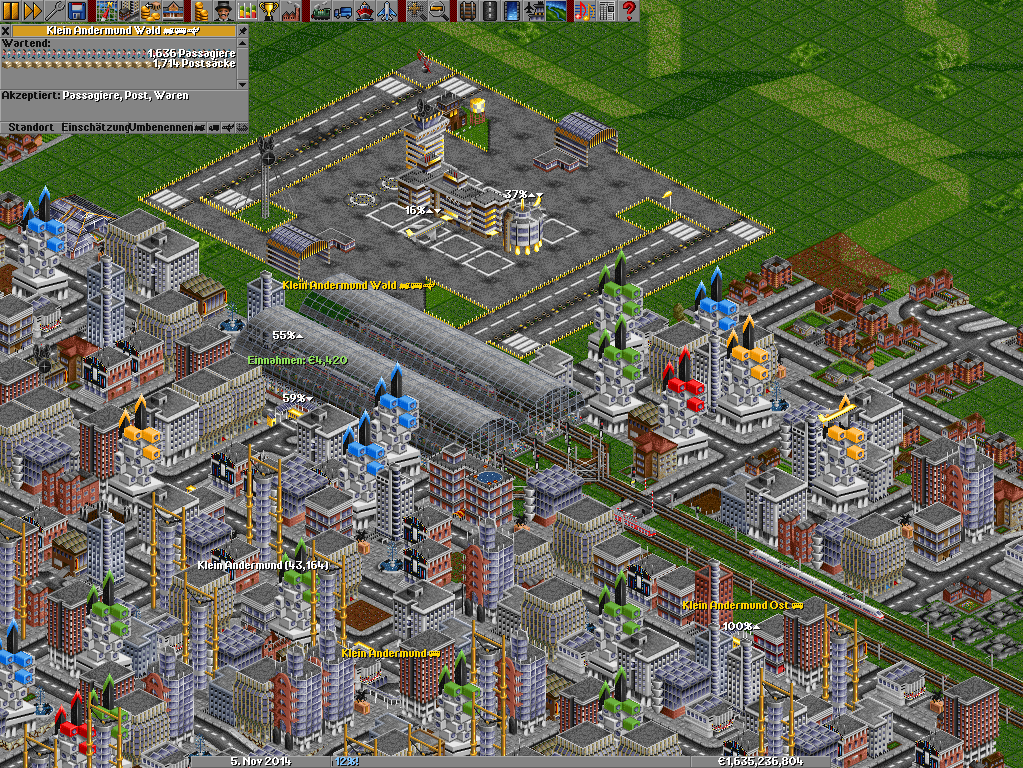The width and height of the screenshot is (1023, 768).
Task: Open the aircraft list with the plane icon
Action: click(387, 11)
